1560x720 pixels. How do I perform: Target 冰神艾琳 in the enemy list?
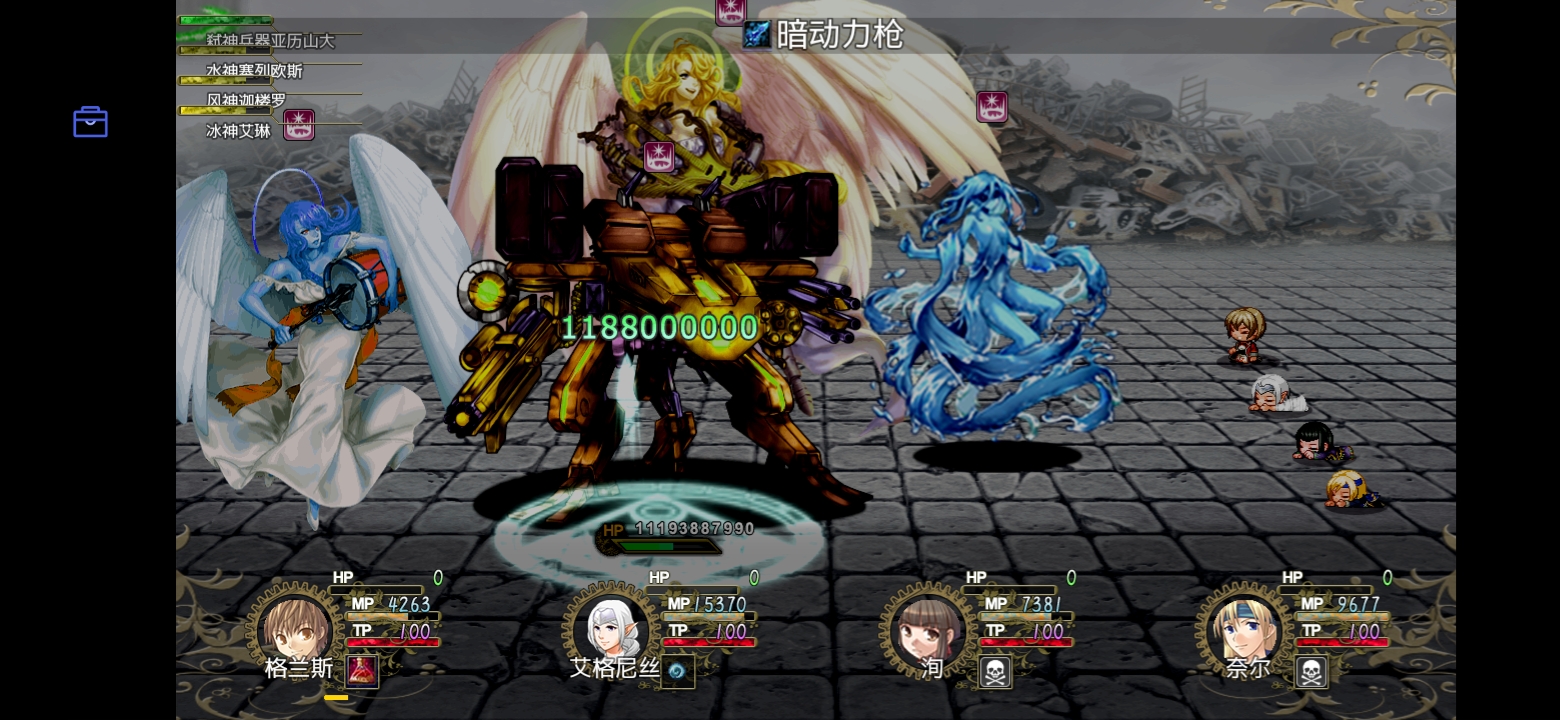click(x=238, y=130)
